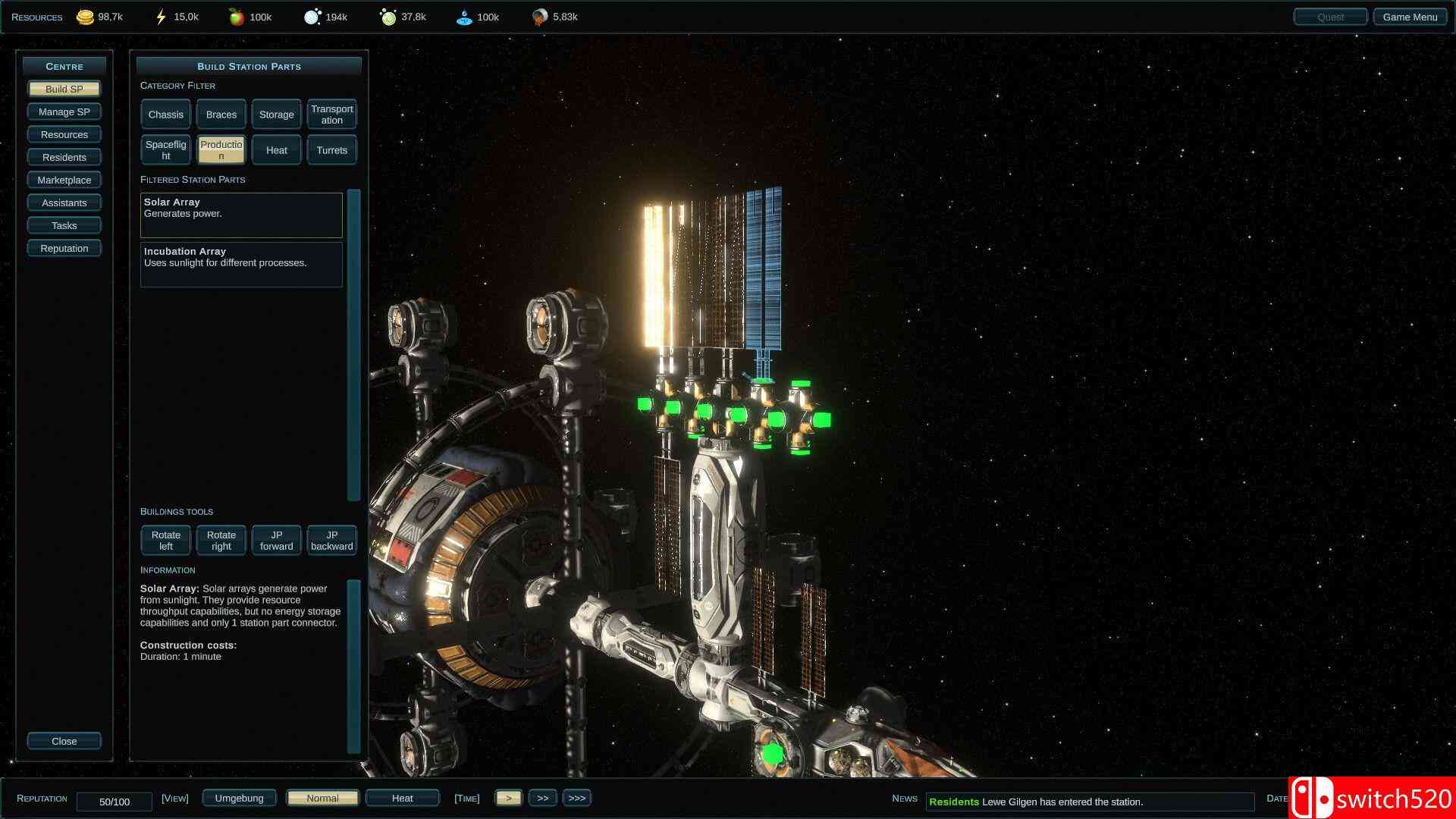Switch view to Umgebung
1456x819 pixels.
(x=239, y=798)
